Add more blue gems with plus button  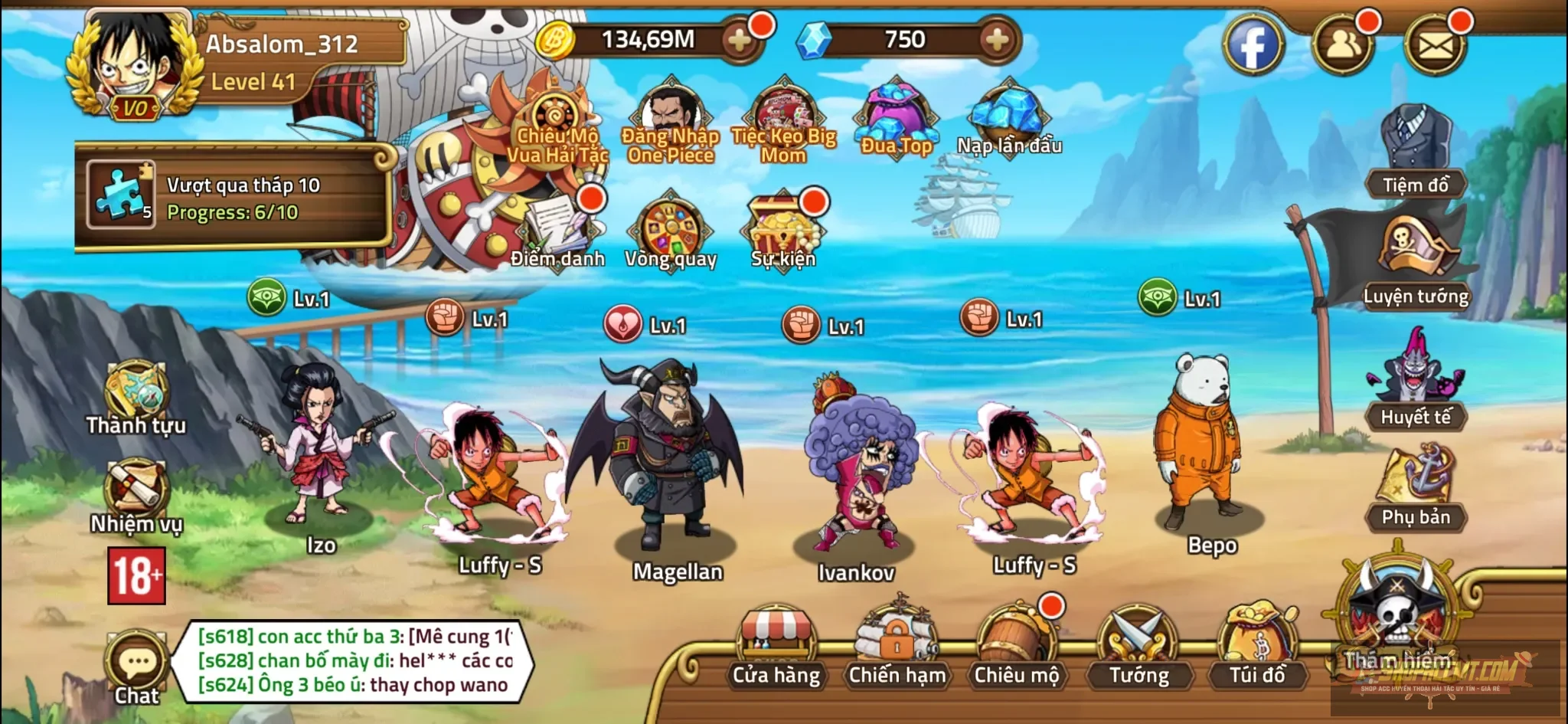996,40
